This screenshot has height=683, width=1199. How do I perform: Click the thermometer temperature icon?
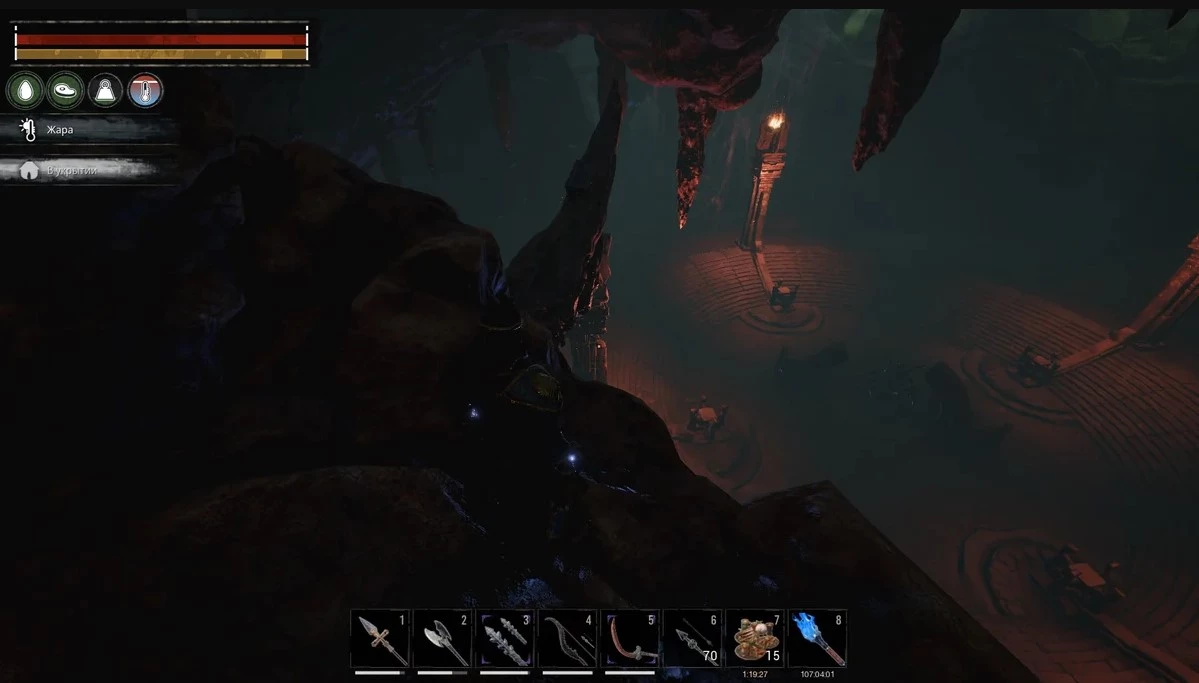[145, 91]
